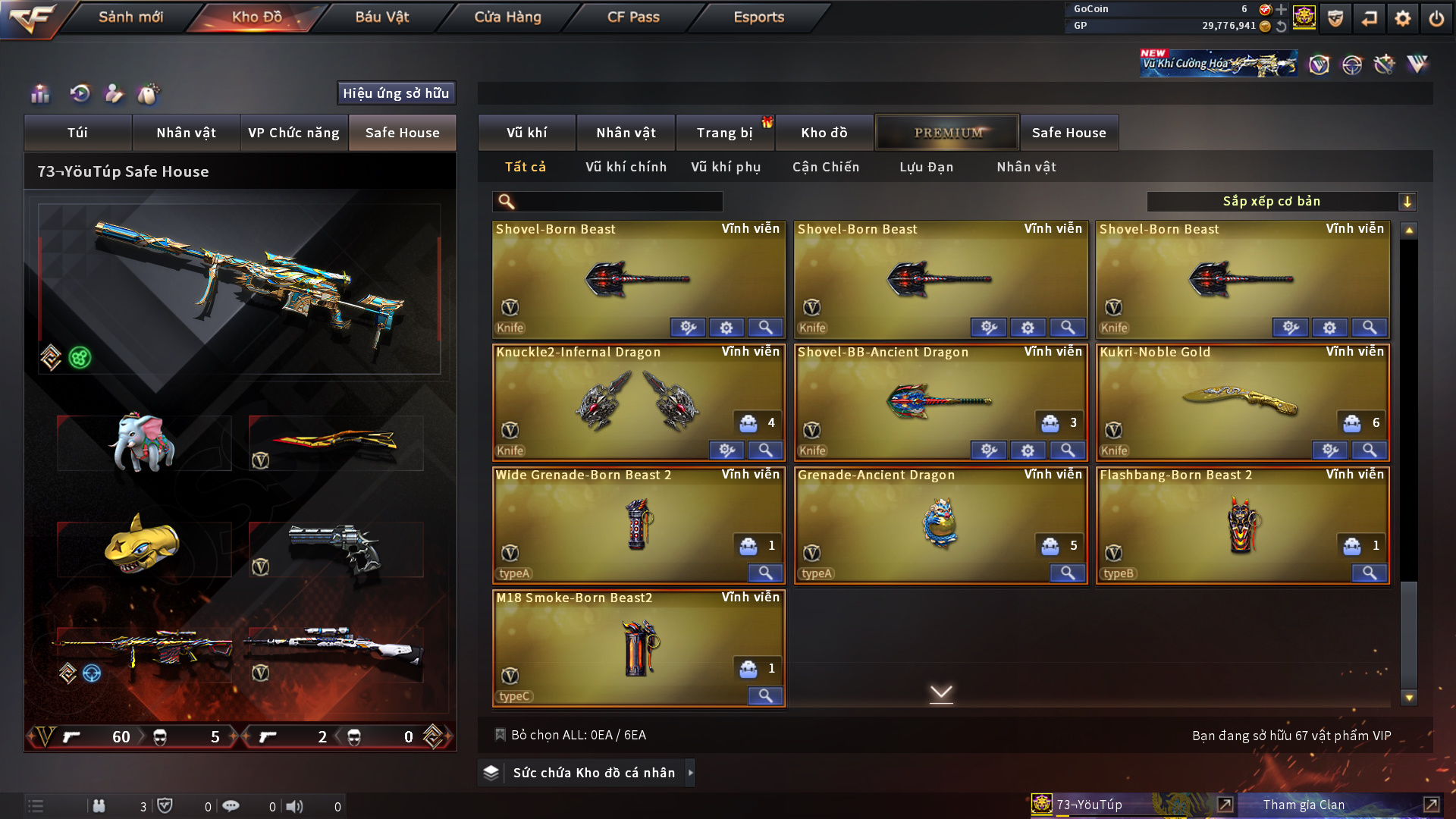Open the CF Pass page

tap(633, 17)
